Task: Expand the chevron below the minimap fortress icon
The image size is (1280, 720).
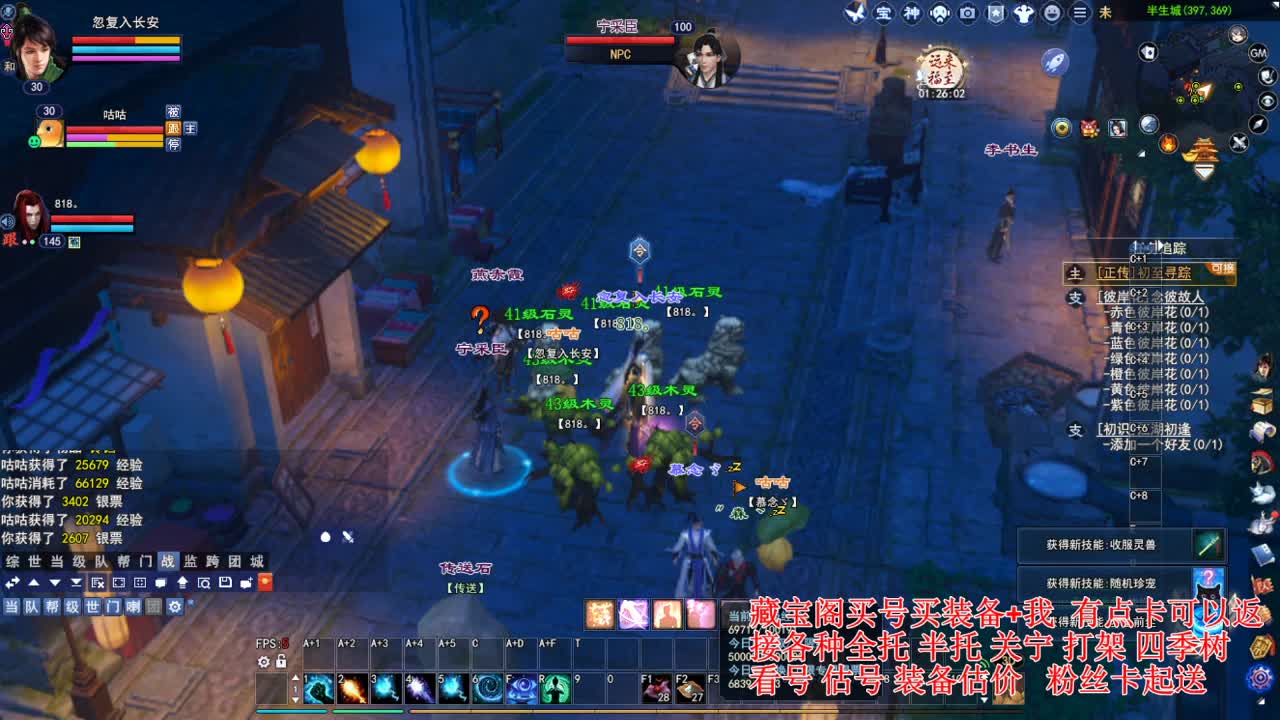Action: click(1203, 172)
